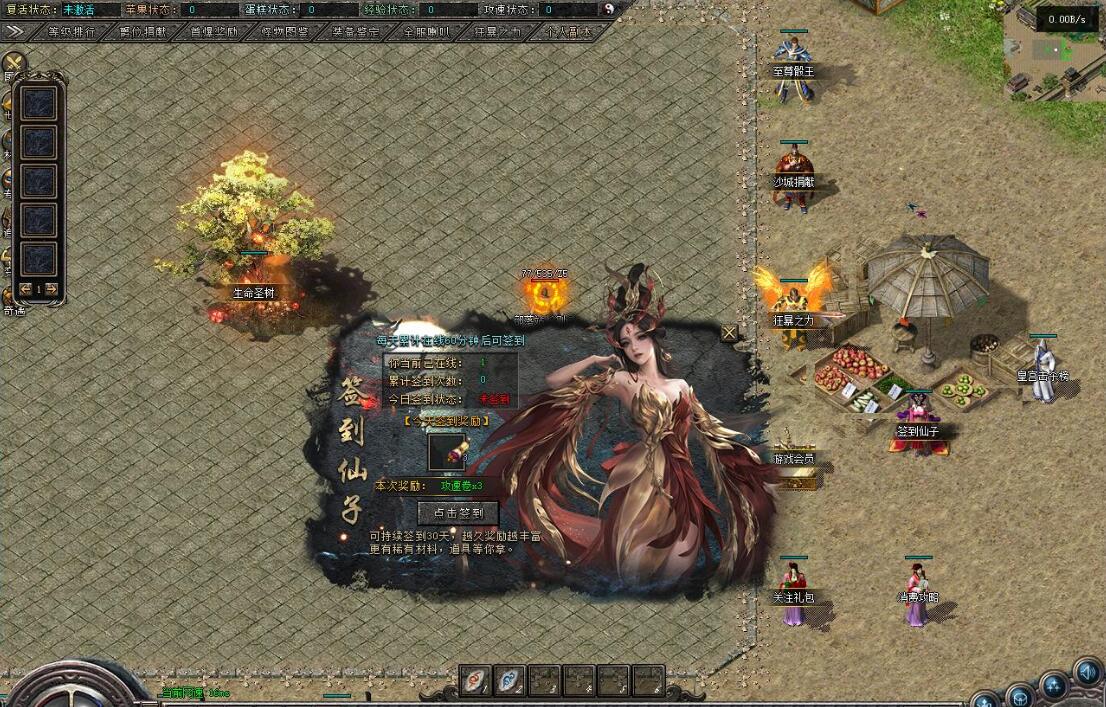Open the 怪物图鉴 monster codex menu
This screenshot has width=1106, height=707.
coord(284,31)
